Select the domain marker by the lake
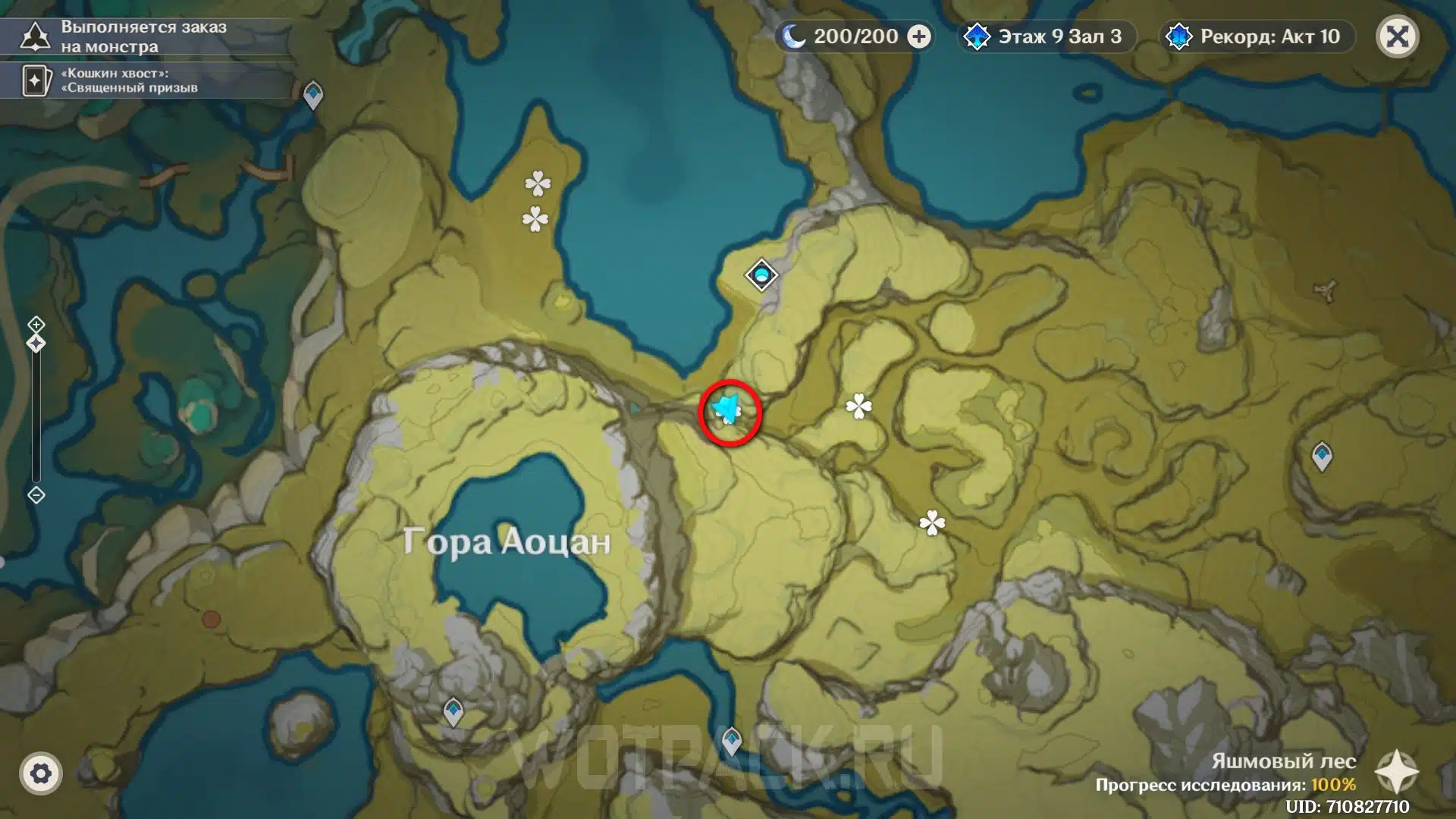Screen dimensions: 1456x819 click(x=761, y=275)
